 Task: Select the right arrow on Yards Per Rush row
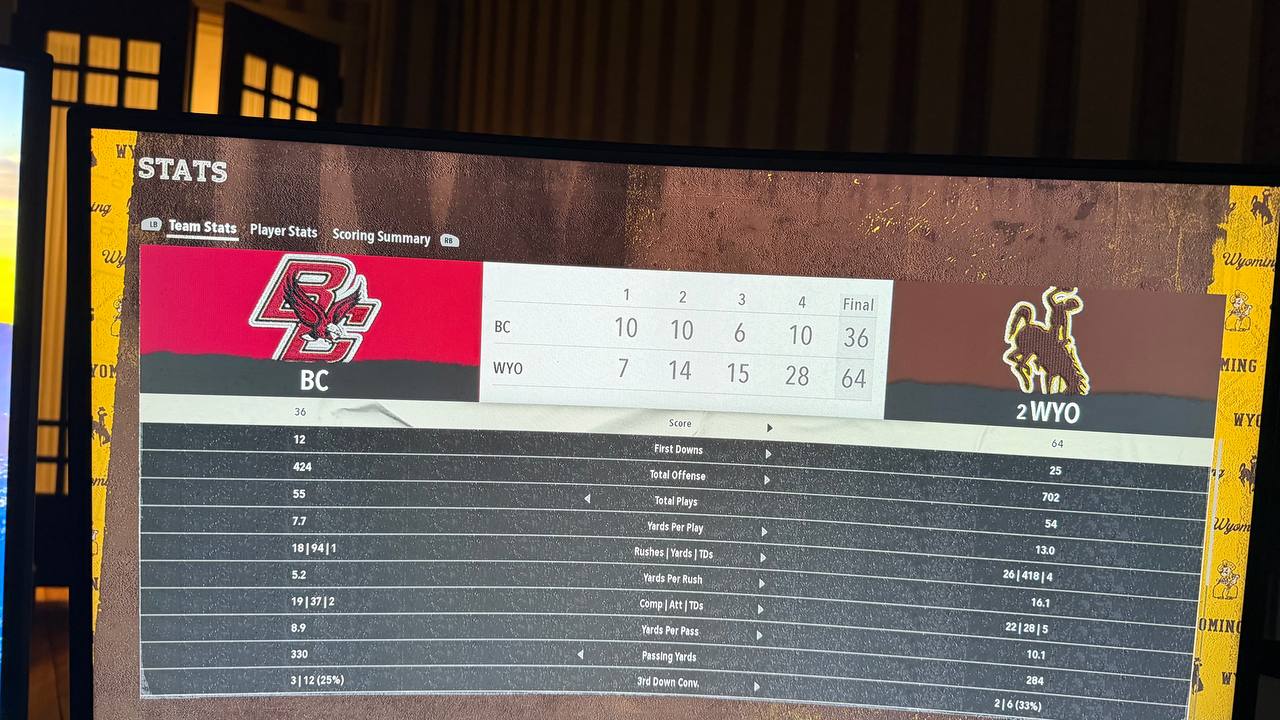click(x=761, y=581)
